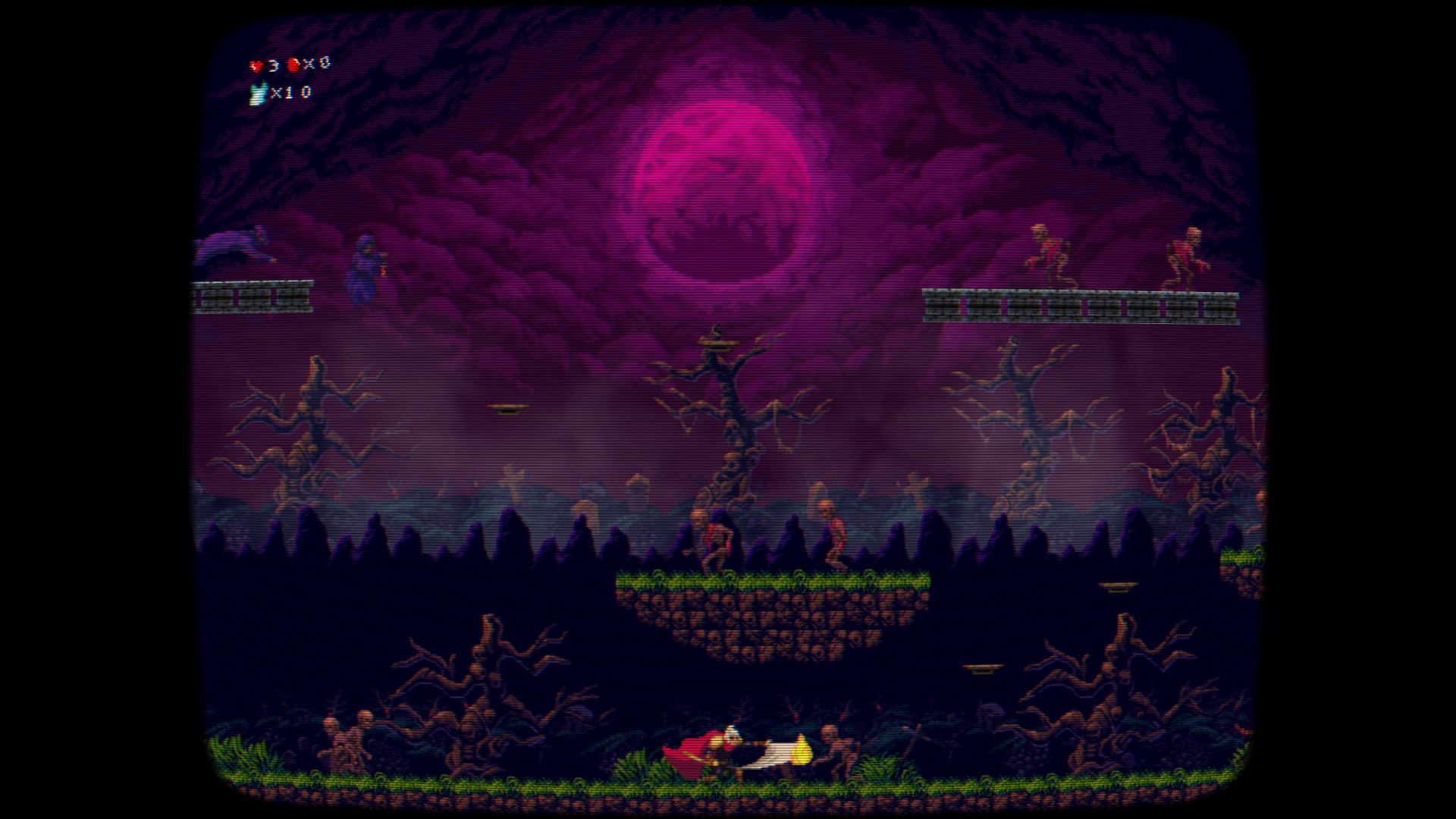The image size is (1456, 819).
Task: Click the heart icon in the HUD
Action: pos(254,64)
